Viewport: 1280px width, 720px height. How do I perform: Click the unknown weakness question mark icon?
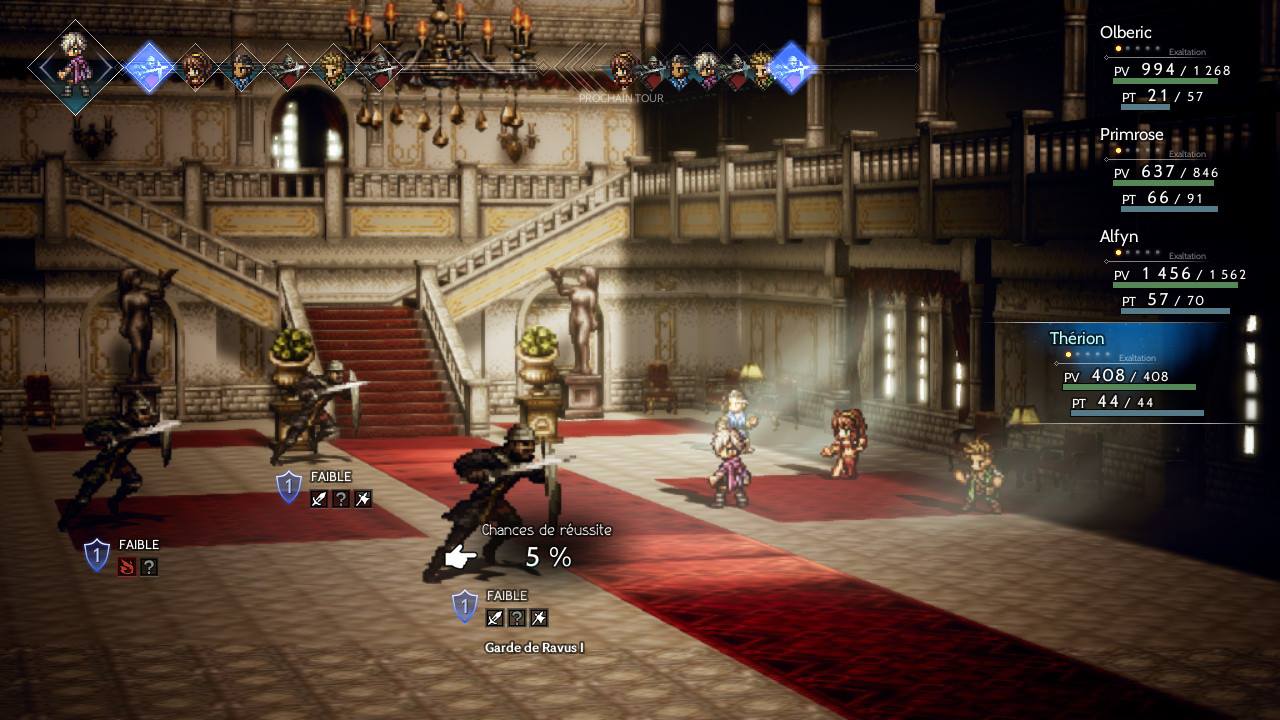516,618
